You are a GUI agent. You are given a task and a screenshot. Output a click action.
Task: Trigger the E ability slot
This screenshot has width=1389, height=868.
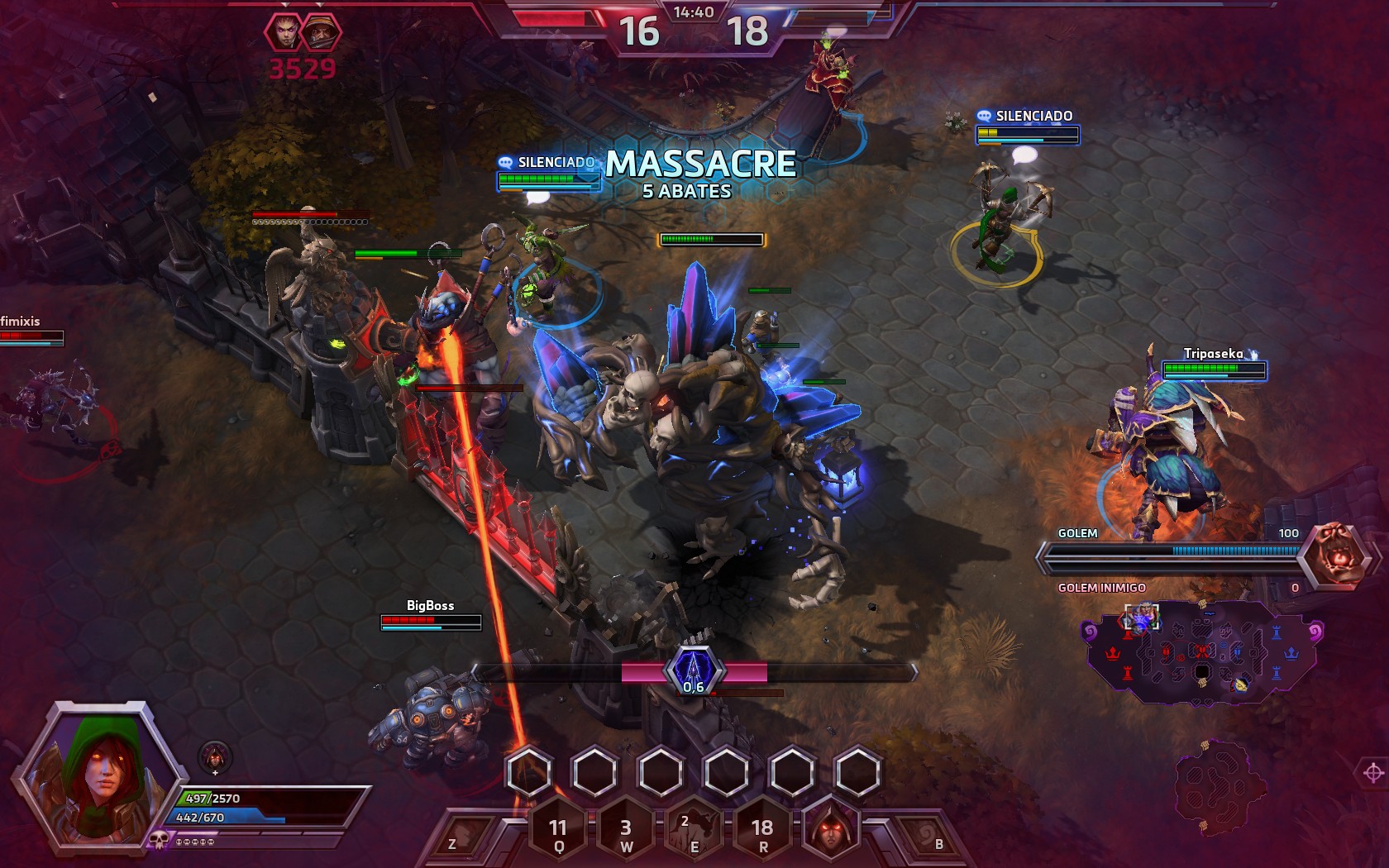[x=694, y=831]
